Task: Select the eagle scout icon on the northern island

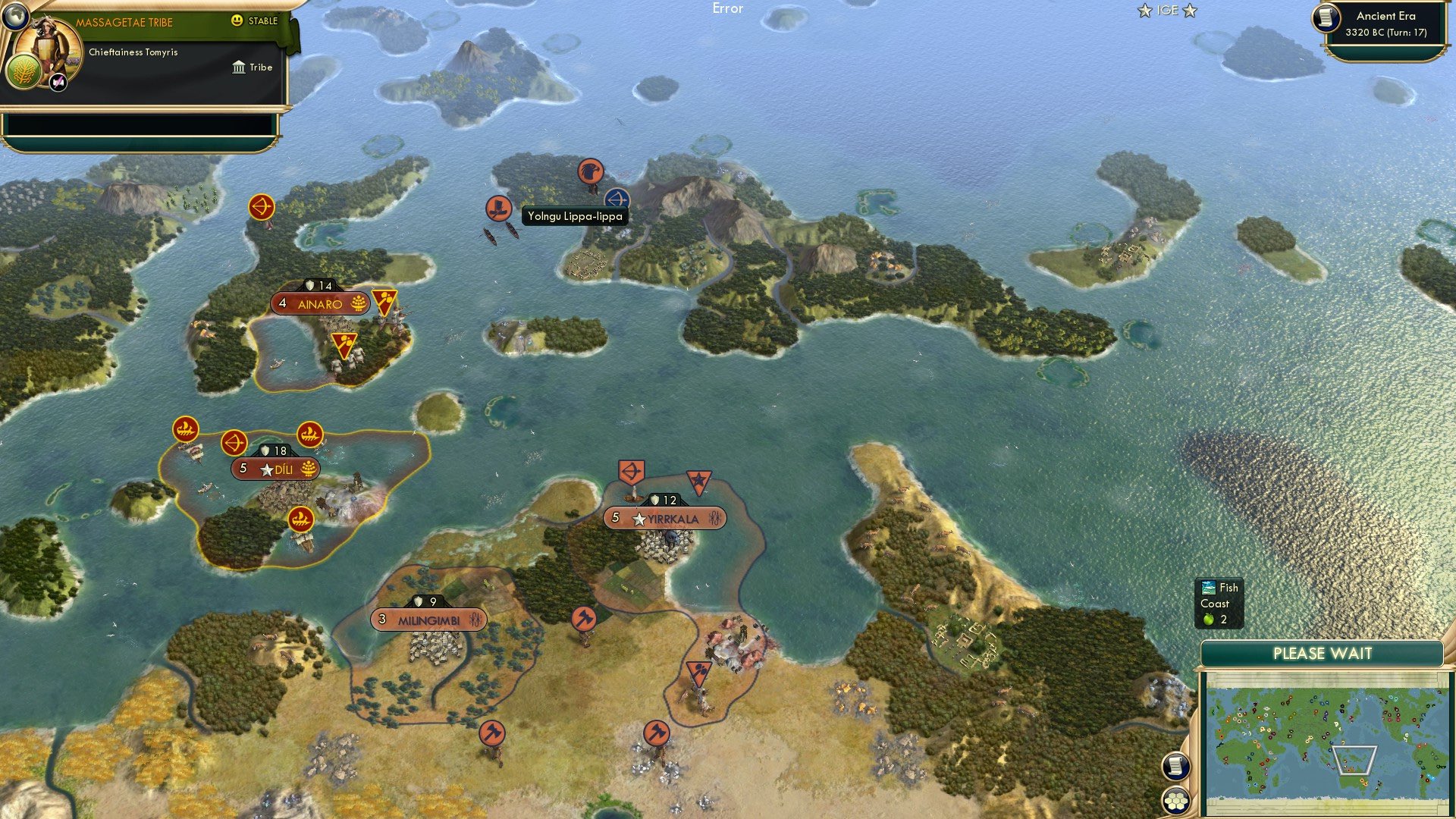Action: pyautogui.click(x=591, y=172)
